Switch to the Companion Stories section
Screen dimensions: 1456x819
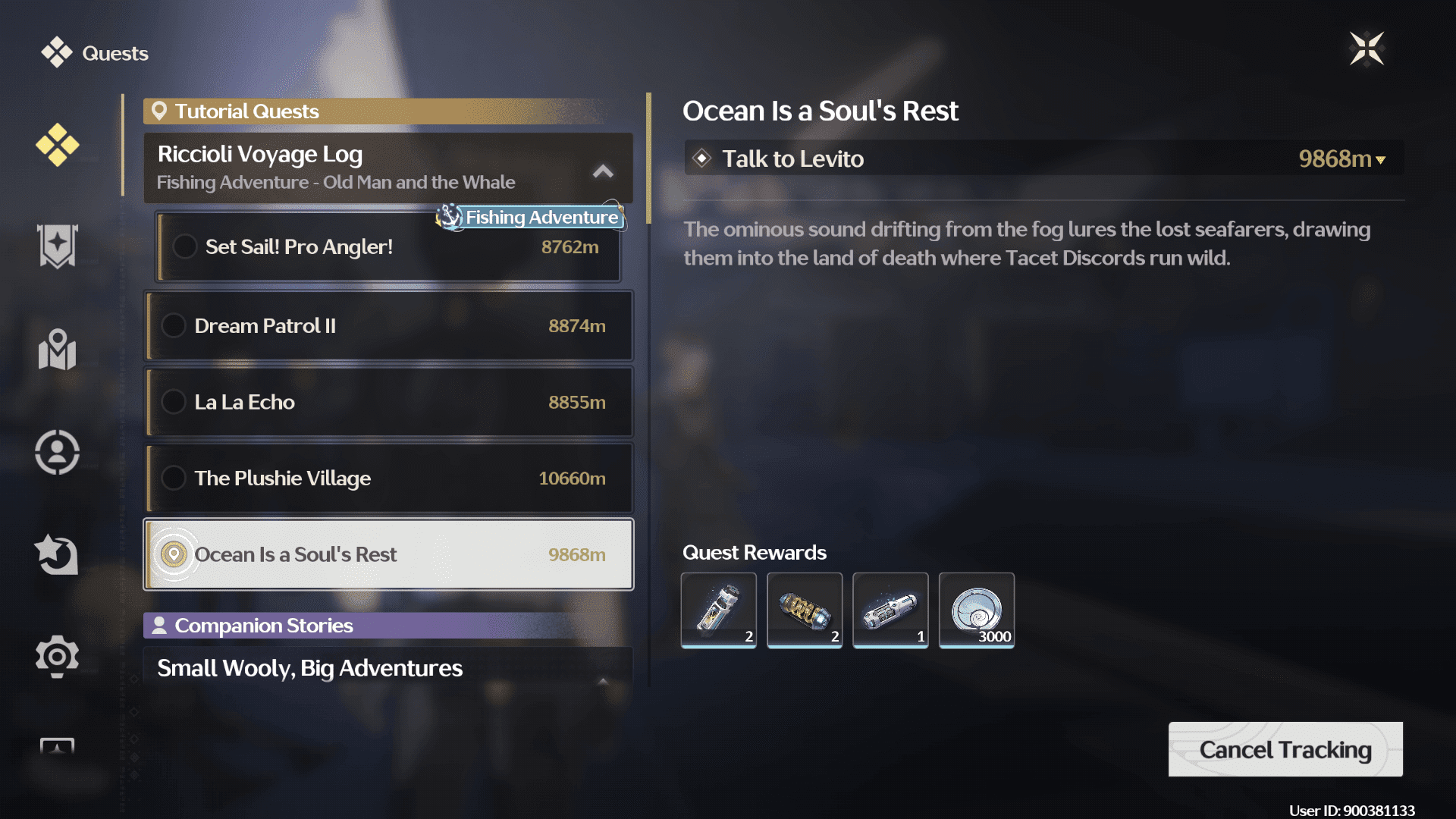(263, 626)
